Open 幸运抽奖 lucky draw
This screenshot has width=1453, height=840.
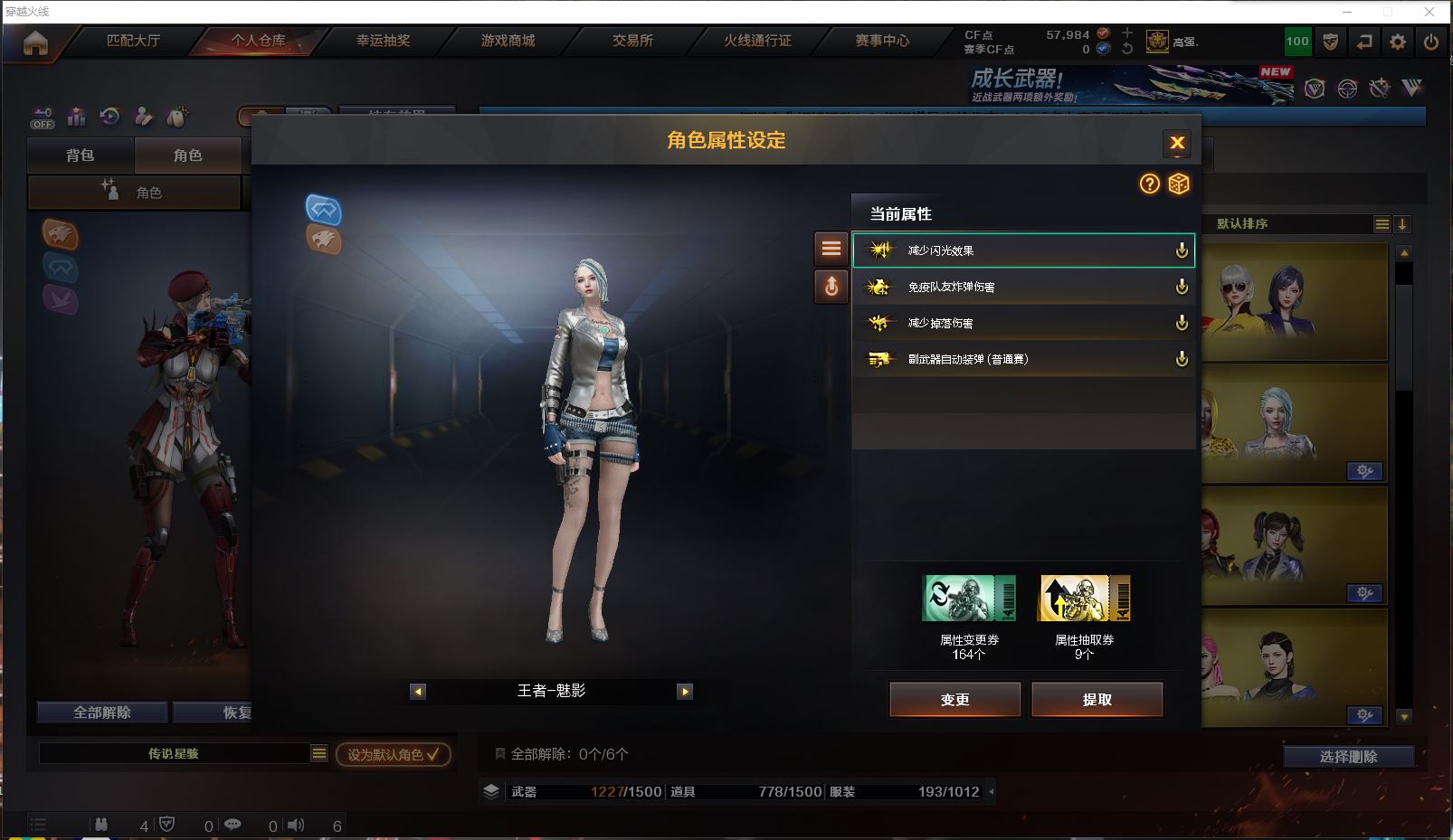(x=383, y=41)
